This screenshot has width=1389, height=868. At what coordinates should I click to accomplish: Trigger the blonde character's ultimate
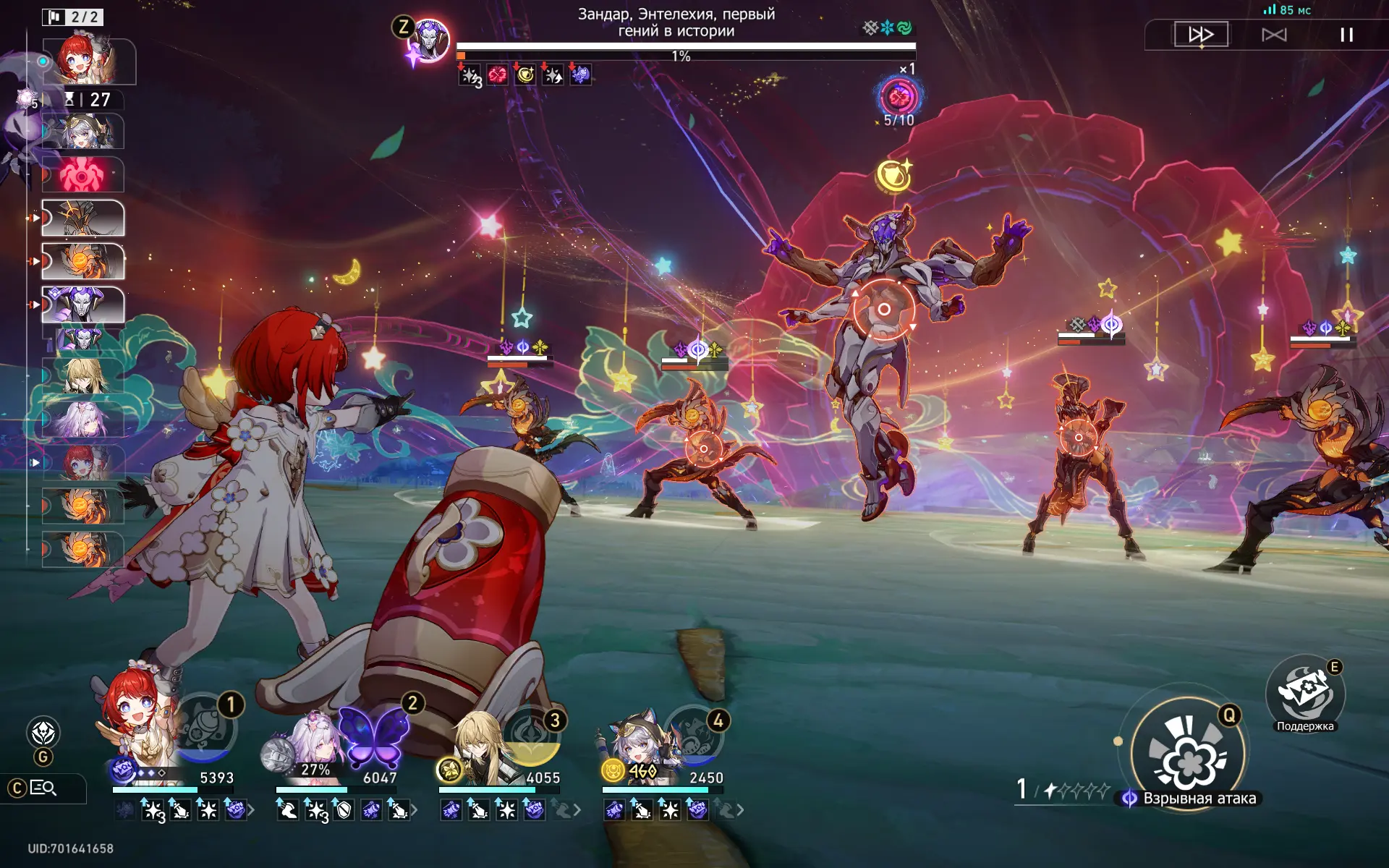[532, 739]
